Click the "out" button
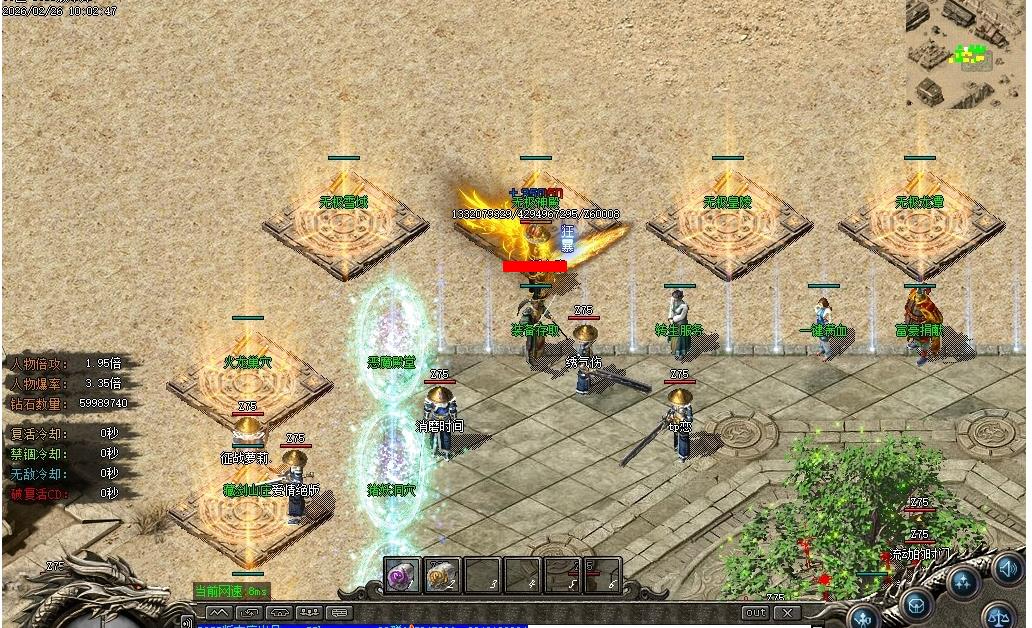 755,612
